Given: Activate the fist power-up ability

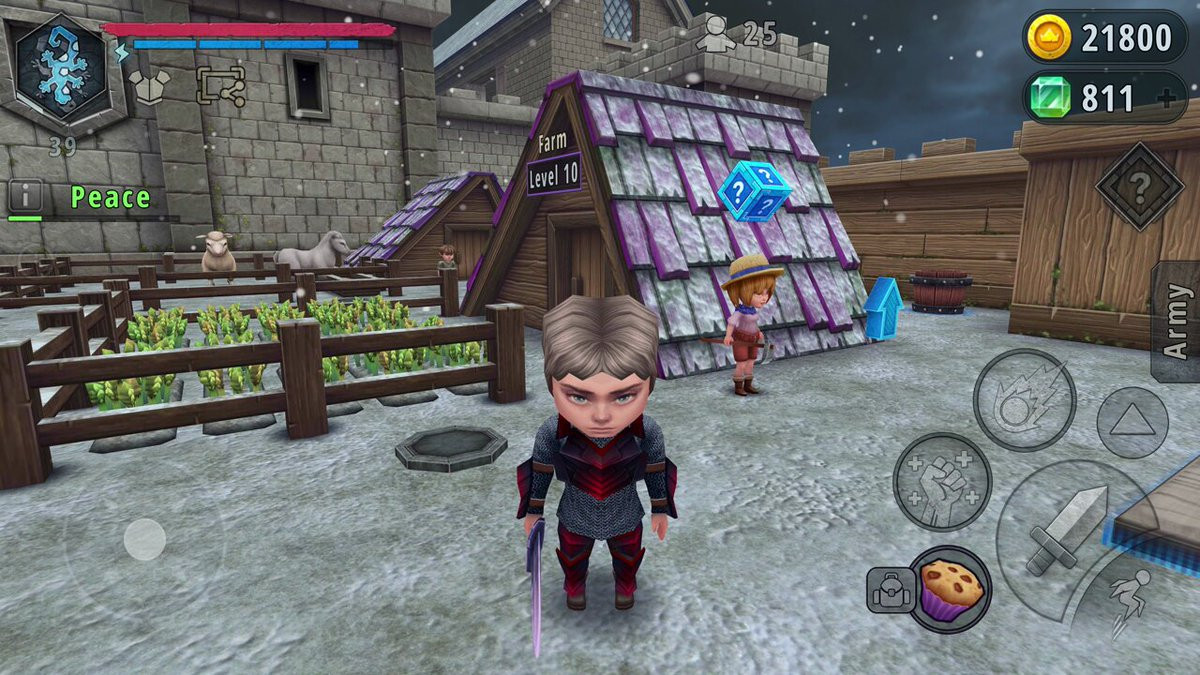Looking at the screenshot, I should (x=941, y=482).
